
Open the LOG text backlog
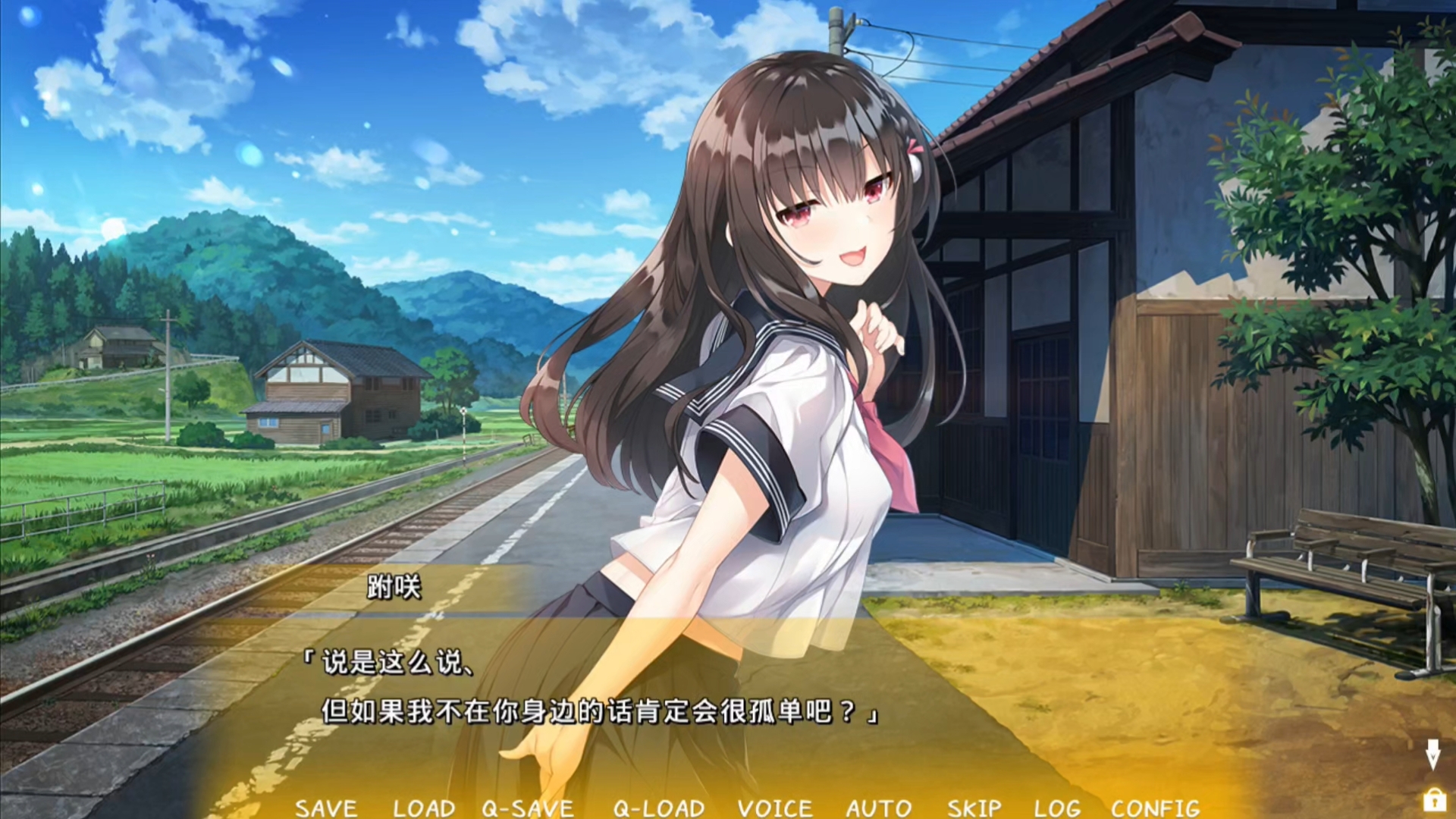(1059, 808)
